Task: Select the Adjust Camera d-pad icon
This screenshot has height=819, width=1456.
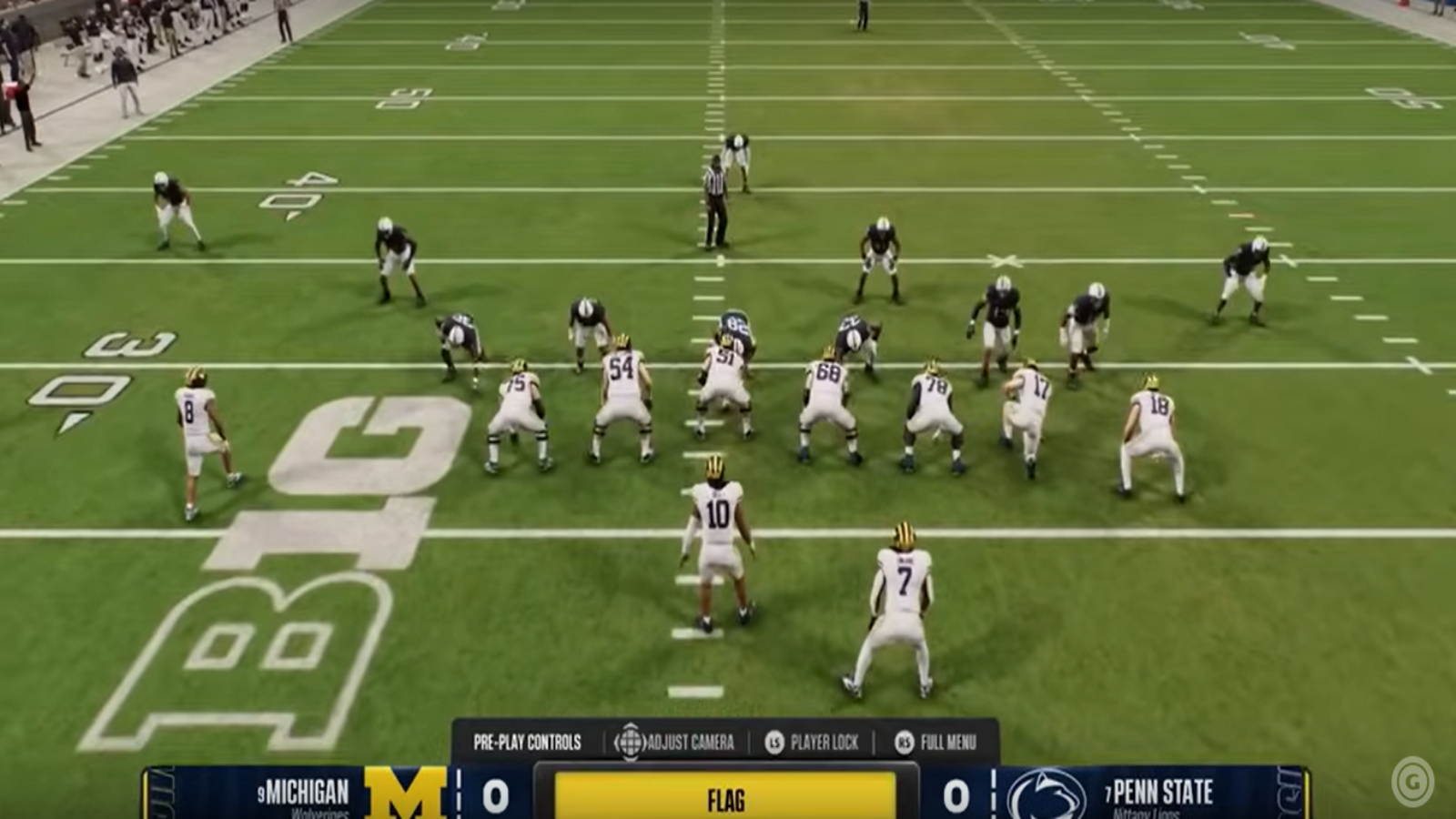Action: coord(630,742)
